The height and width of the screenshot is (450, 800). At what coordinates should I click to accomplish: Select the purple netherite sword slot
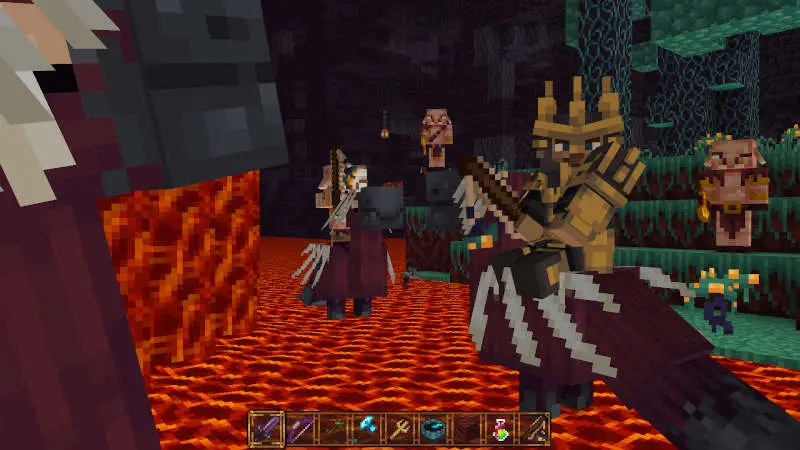[265, 428]
